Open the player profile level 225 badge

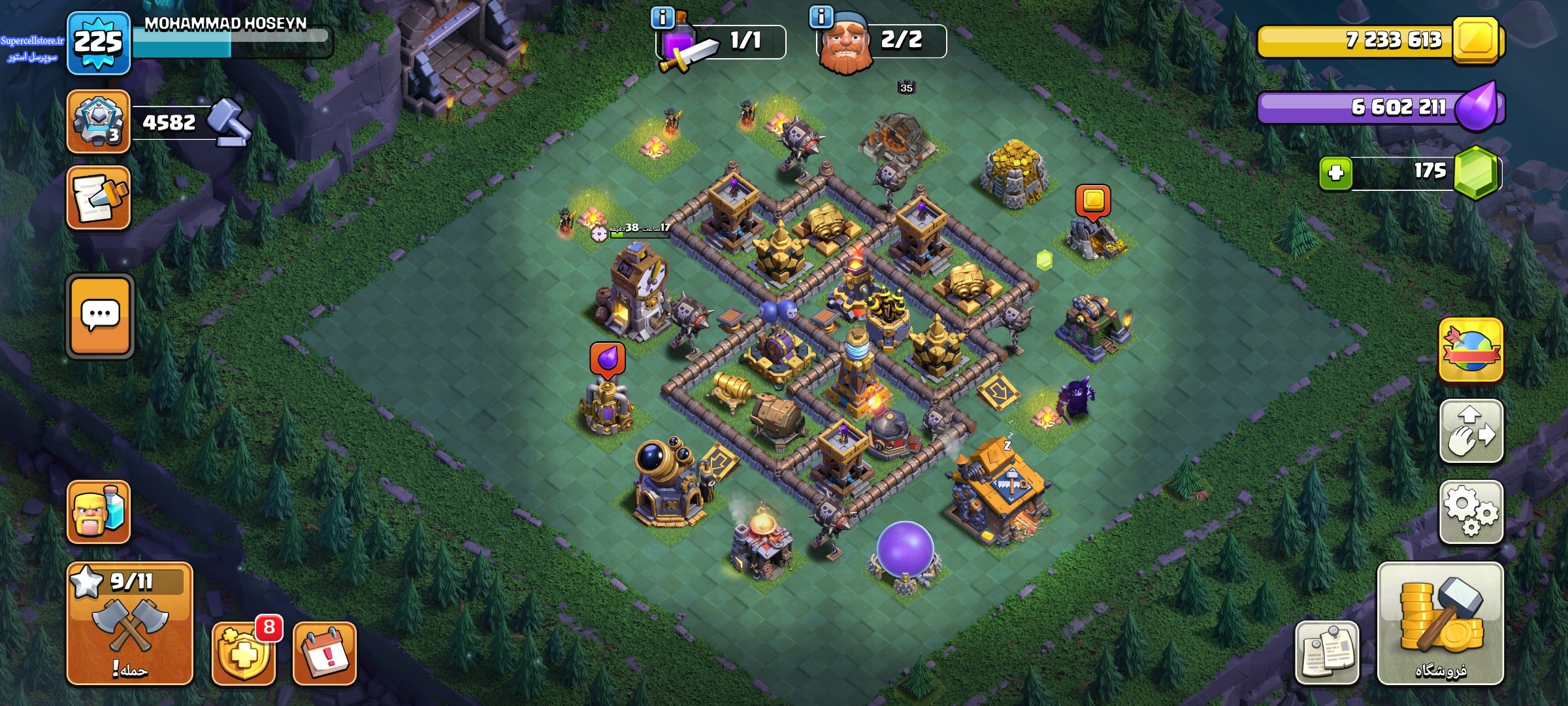[x=99, y=43]
